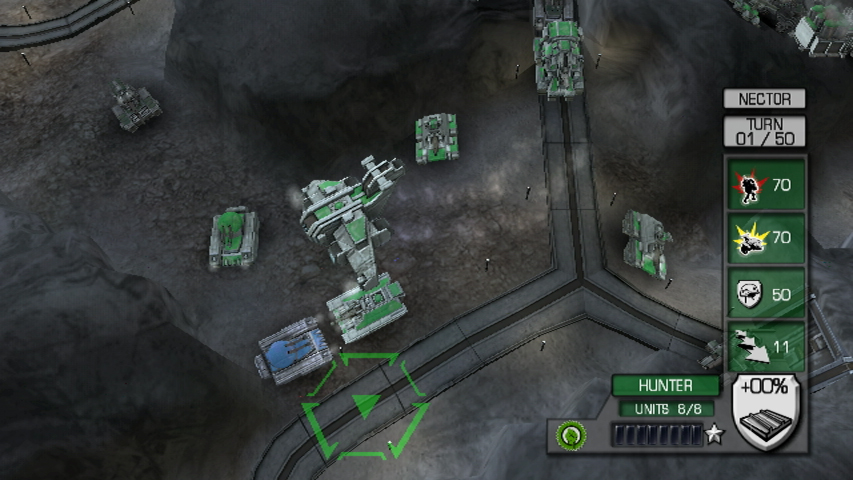
Task: Click the star rank icon
Action: (714, 435)
